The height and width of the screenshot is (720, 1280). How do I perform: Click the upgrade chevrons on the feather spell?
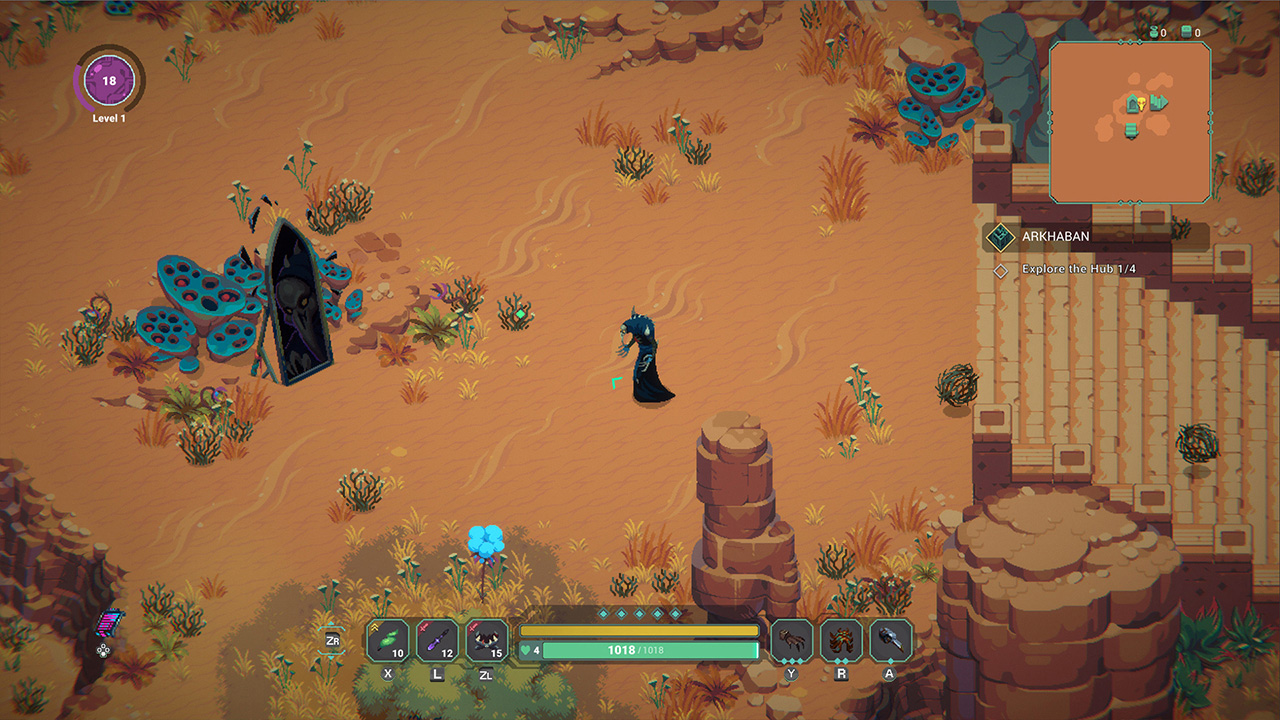[x=374, y=627]
